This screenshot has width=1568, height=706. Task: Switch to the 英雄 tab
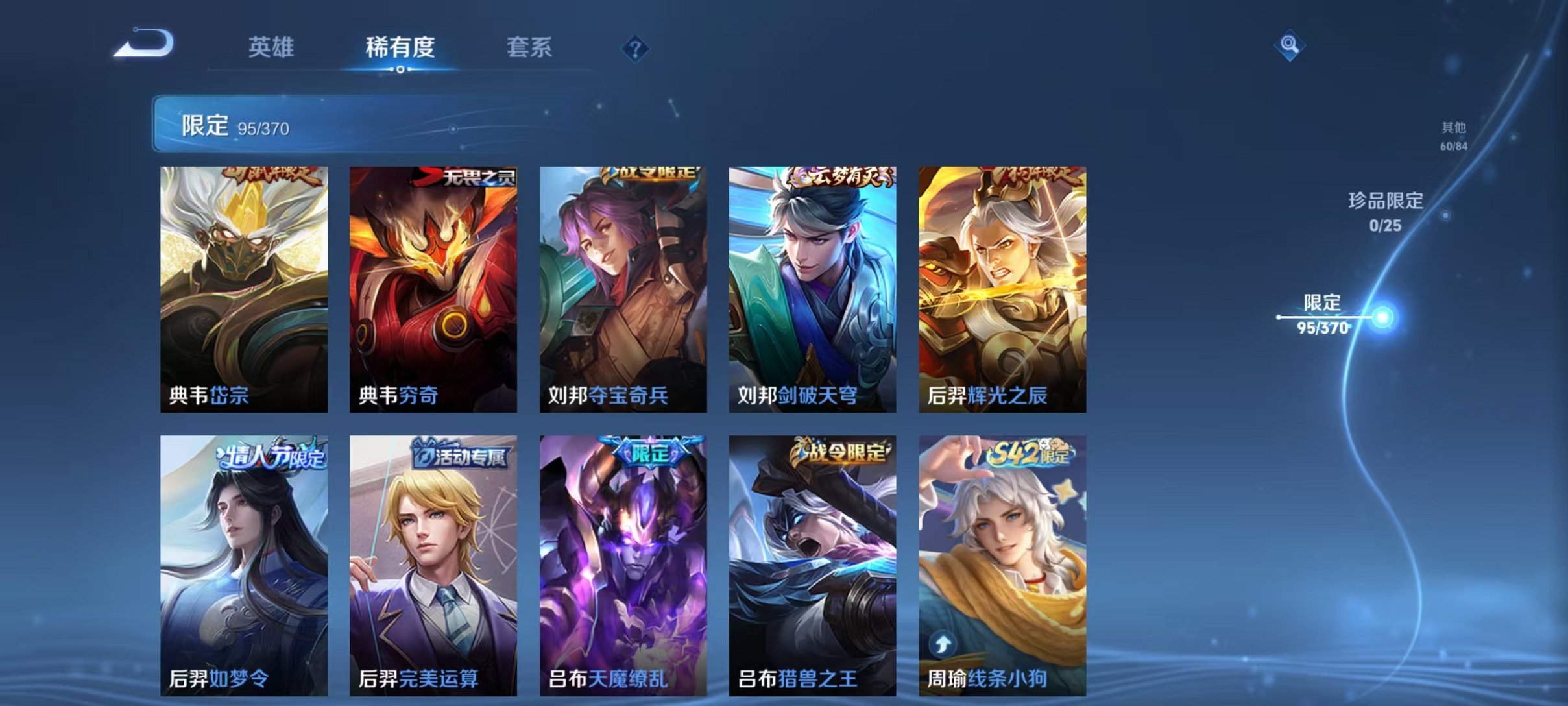click(x=273, y=47)
